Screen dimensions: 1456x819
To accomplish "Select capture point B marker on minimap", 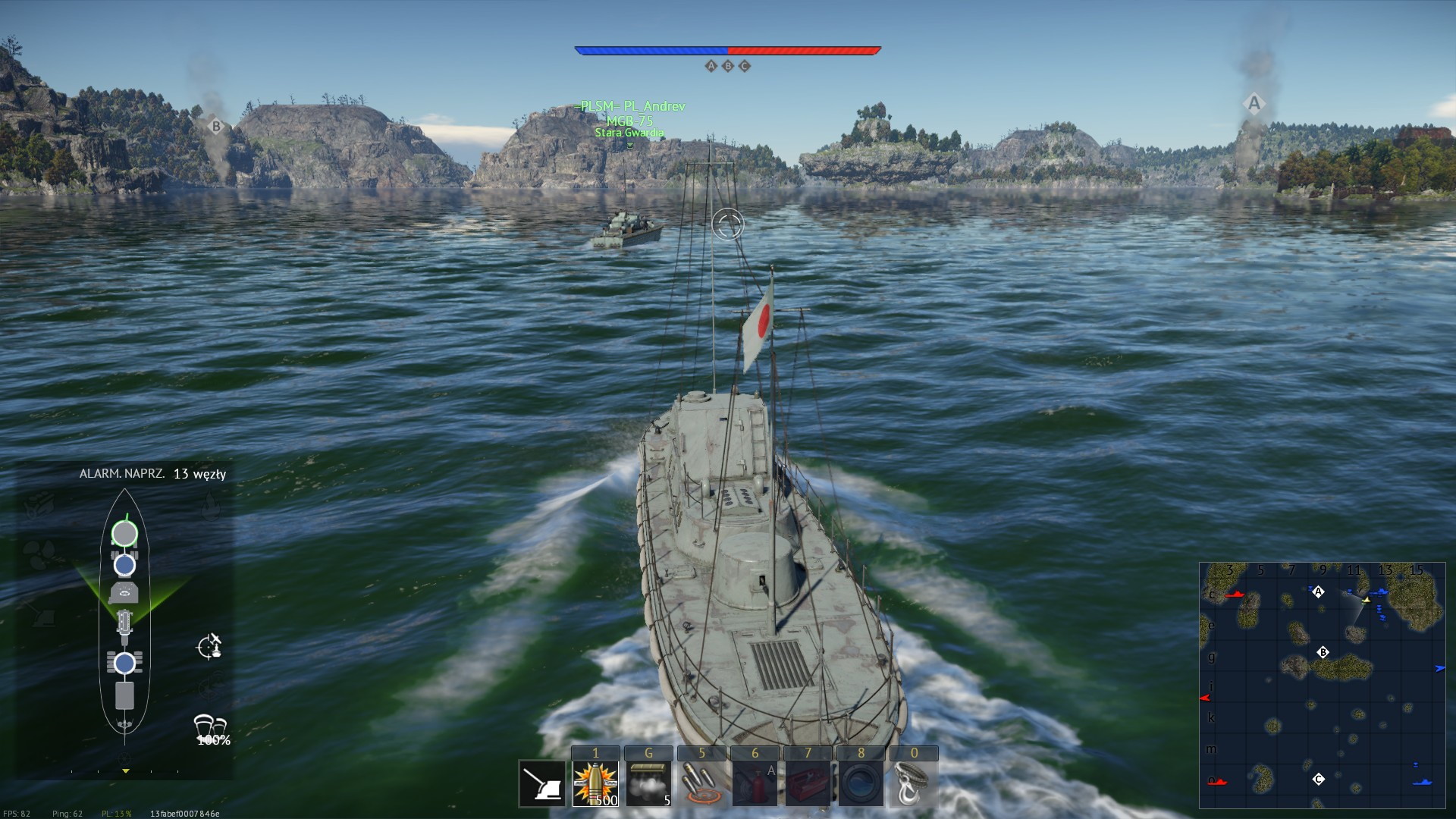I will click(1323, 652).
